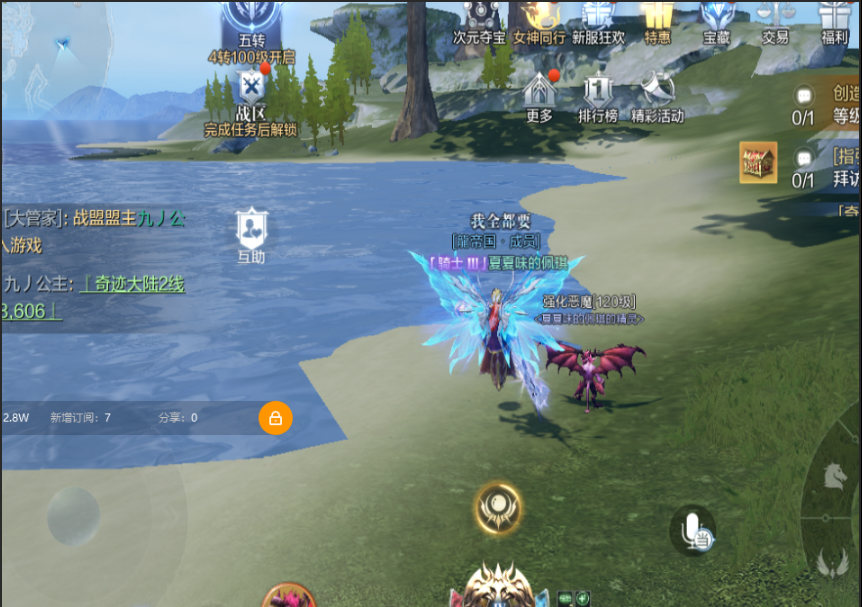This screenshot has height=607, width=862.
Task: Open the 交易 trading menu
Action: tap(775, 16)
